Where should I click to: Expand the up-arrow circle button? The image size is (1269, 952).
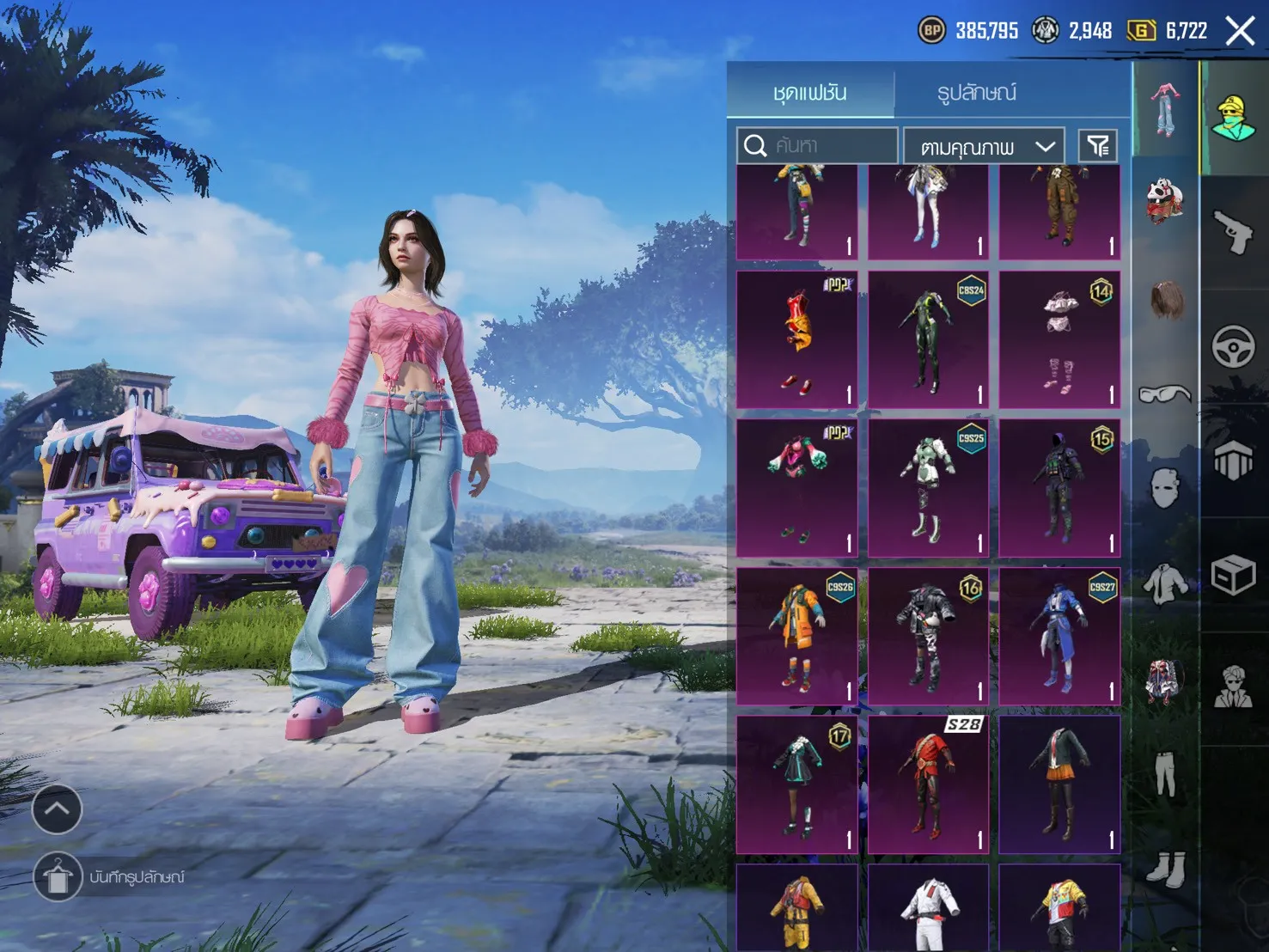tap(57, 809)
